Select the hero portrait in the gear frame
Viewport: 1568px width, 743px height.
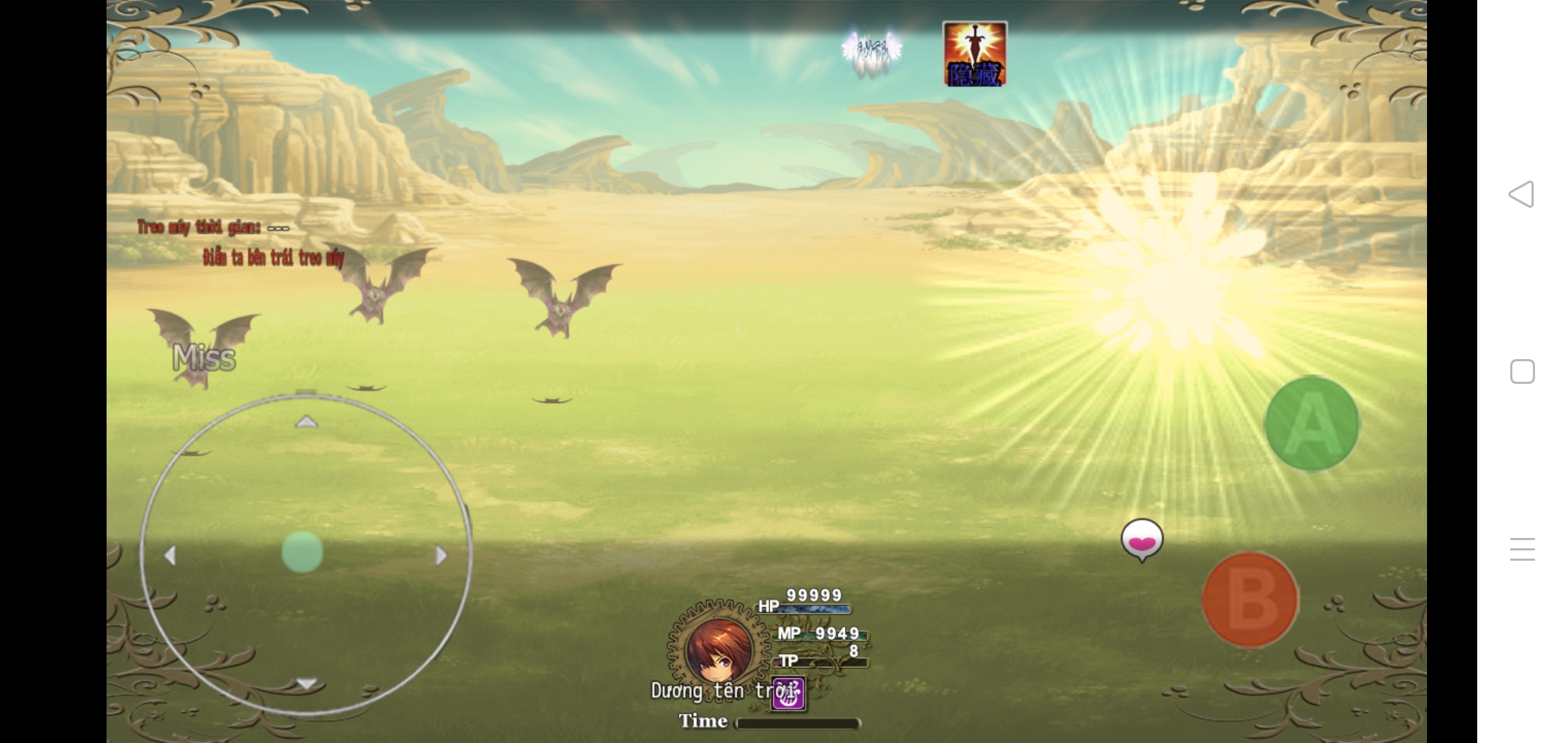pos(718,647)
